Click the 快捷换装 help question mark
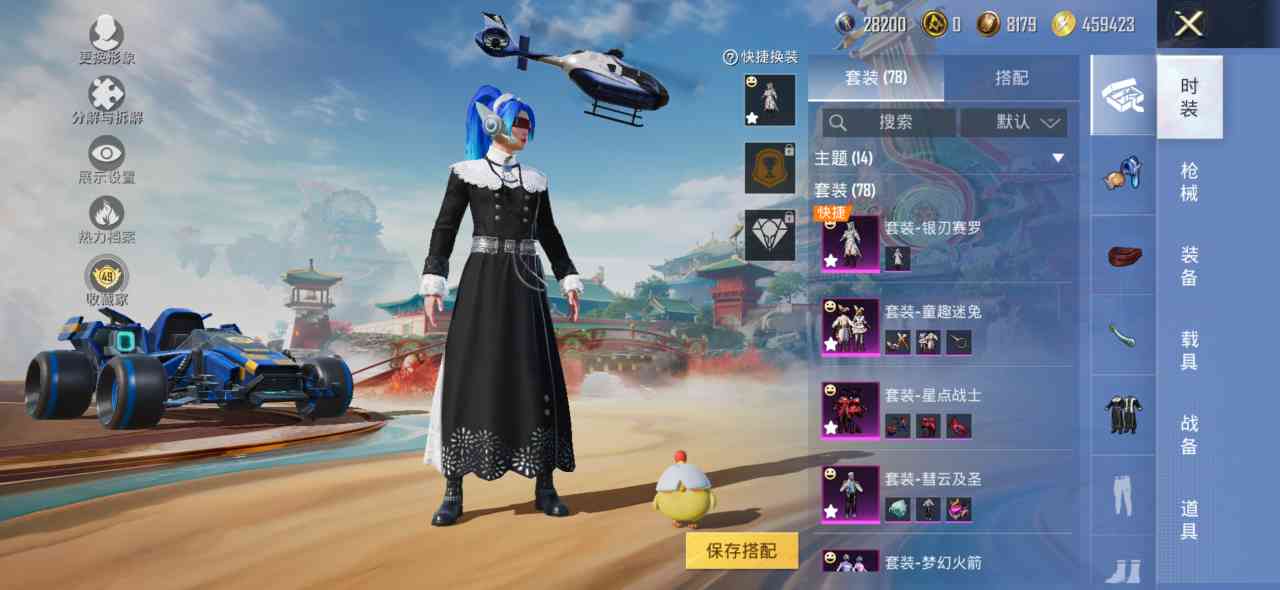The height and width of the screenshot is (590, 1280). tap(731, 58)
